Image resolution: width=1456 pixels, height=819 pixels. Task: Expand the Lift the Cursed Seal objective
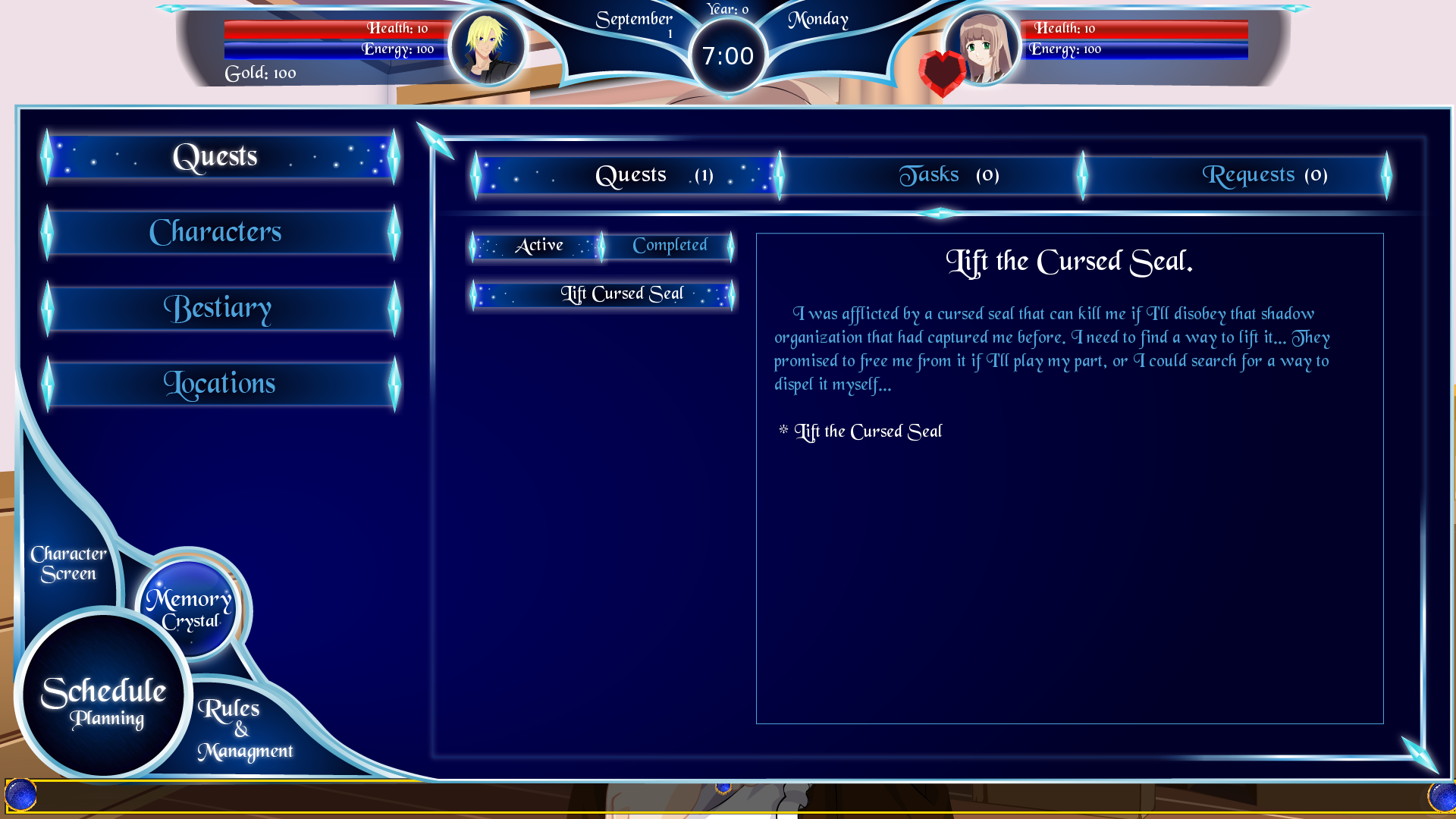[868, 431]
